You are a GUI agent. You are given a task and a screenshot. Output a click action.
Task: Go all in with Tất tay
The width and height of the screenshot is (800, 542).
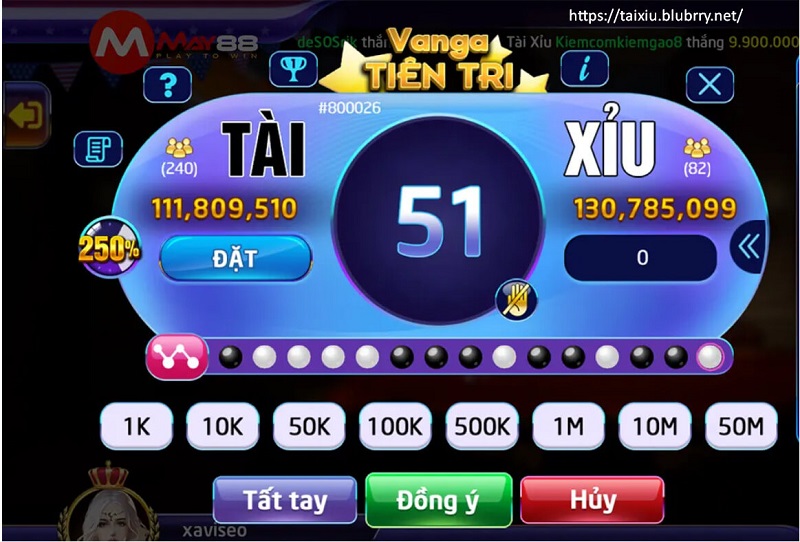tap(285, 499)
